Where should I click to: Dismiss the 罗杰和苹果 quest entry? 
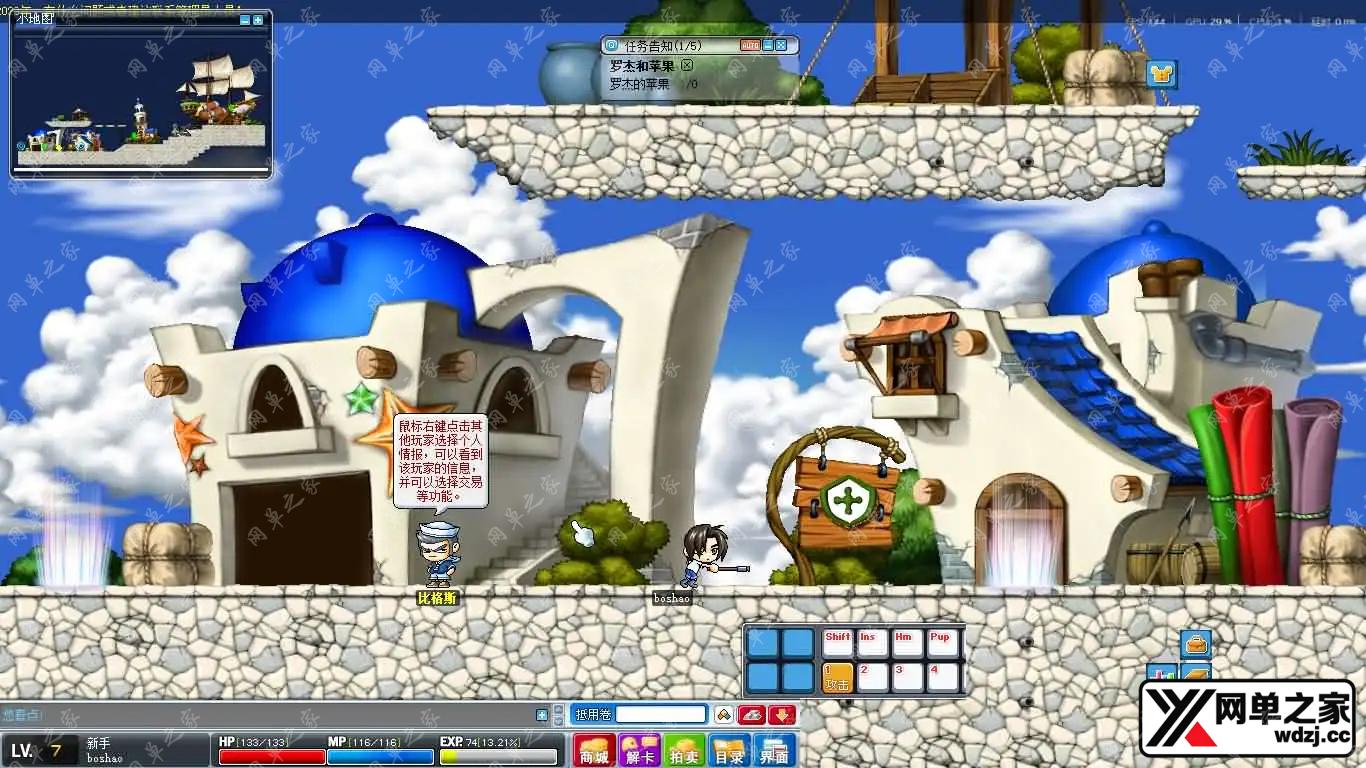pyautogui.click(x=687, y=65)
